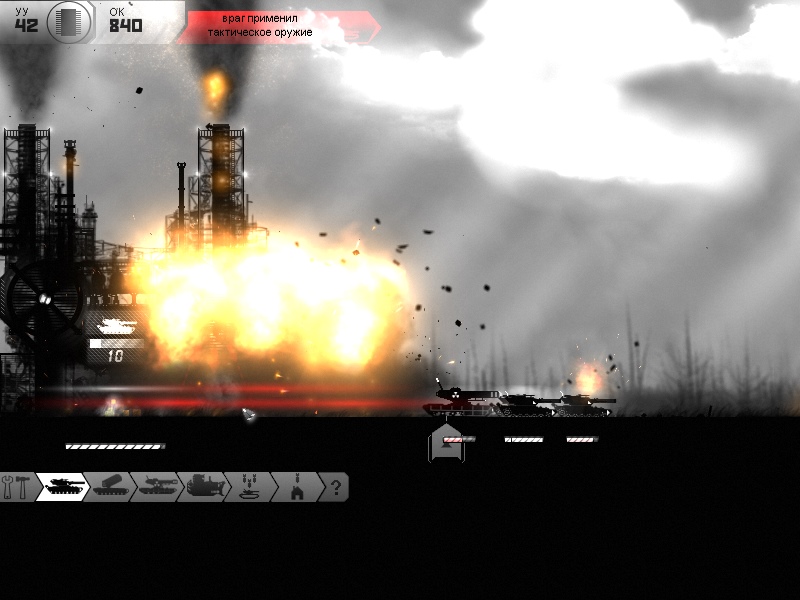The height and width of the screenshot is (600, 800).
Task: Open the wrench and hammer repair option
Action: 17,487
